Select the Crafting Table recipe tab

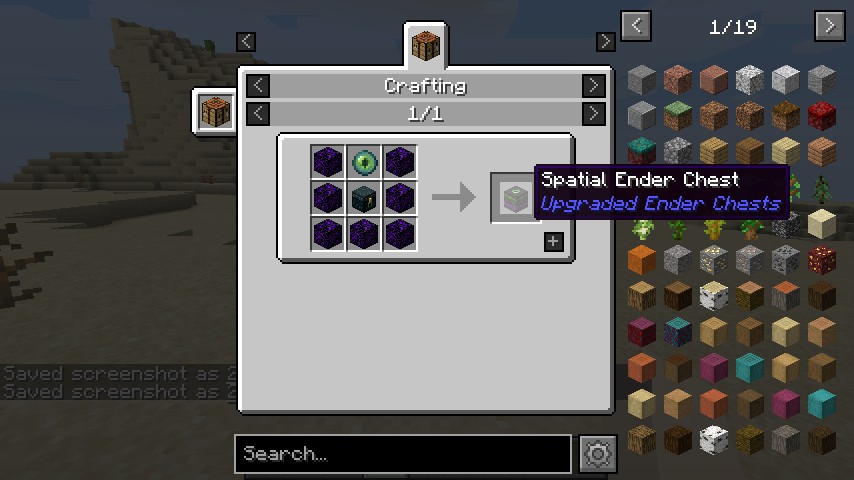[425, 46]
